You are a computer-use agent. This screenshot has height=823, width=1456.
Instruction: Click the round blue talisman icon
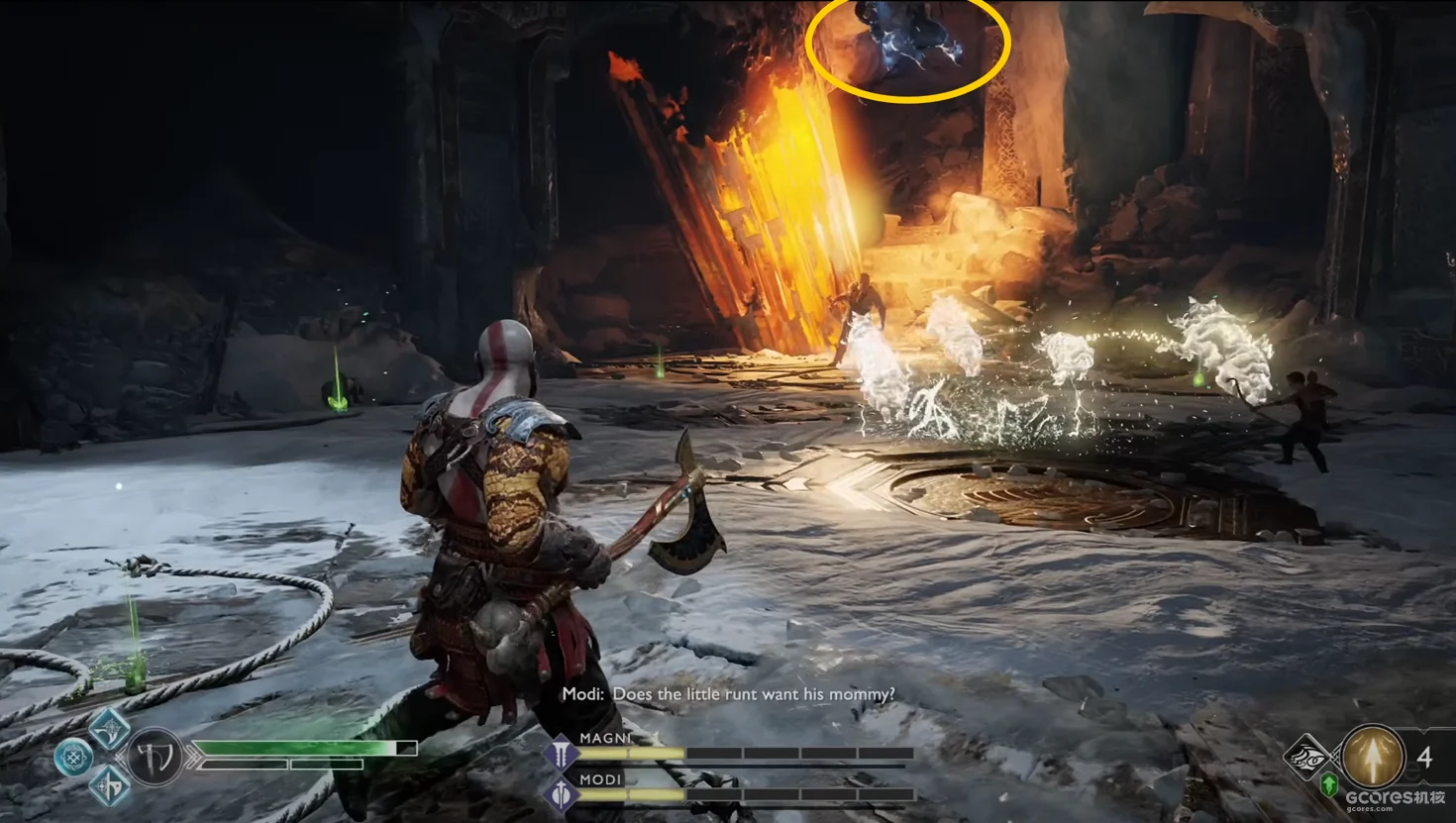coord(73,759)
